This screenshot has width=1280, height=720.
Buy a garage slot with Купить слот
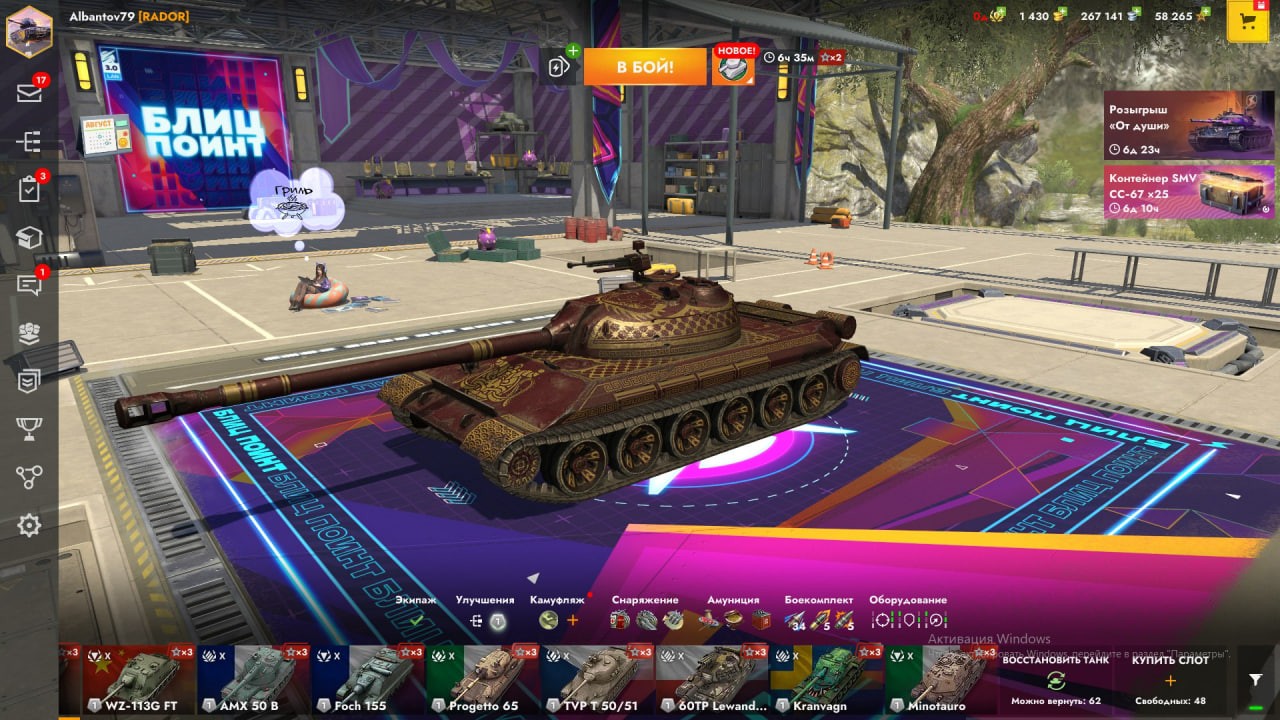(1170, 680)
